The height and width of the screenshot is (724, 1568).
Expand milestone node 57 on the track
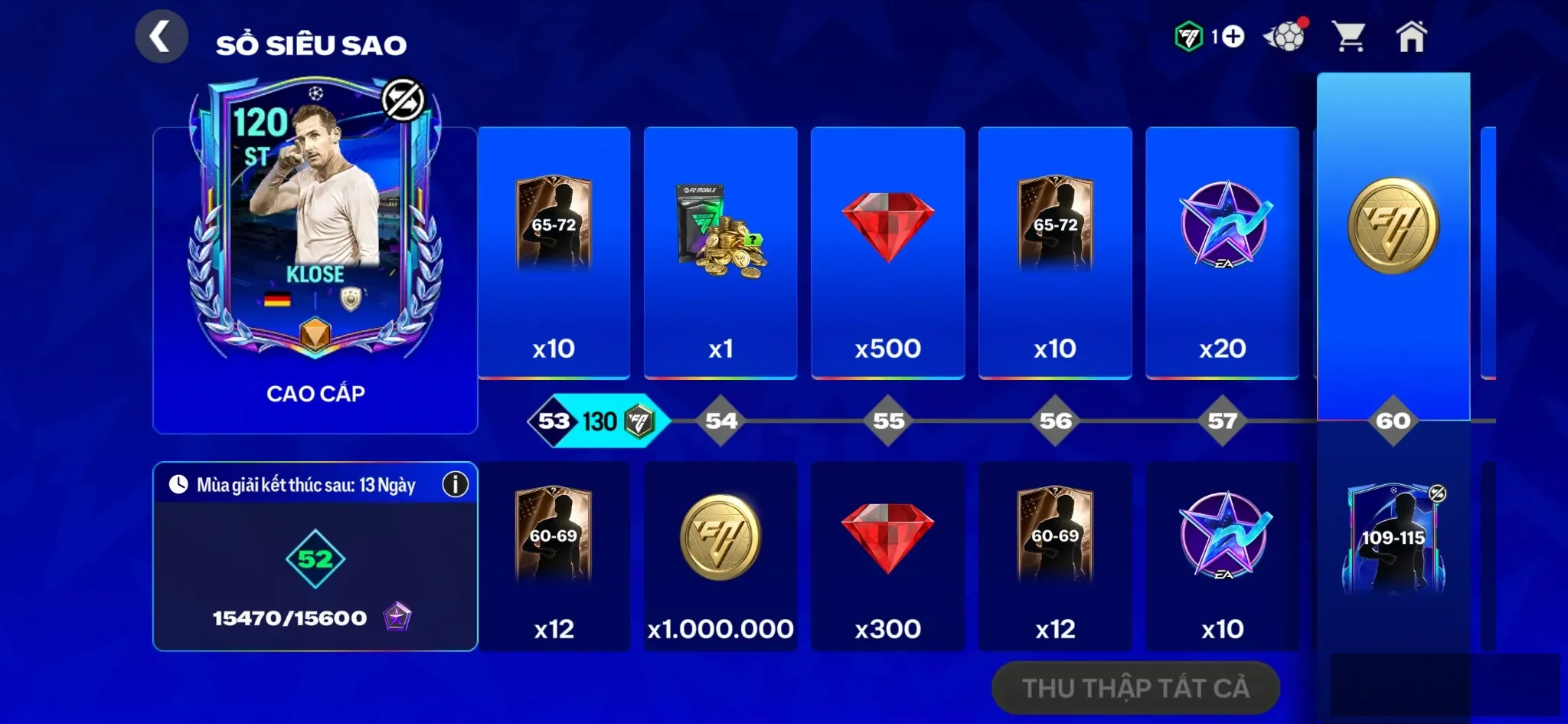click(1223, 420)
